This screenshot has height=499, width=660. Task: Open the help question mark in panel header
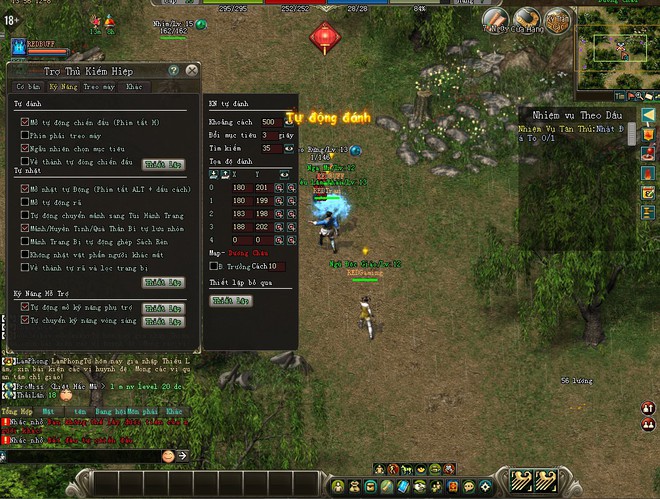tap(174, 71)
